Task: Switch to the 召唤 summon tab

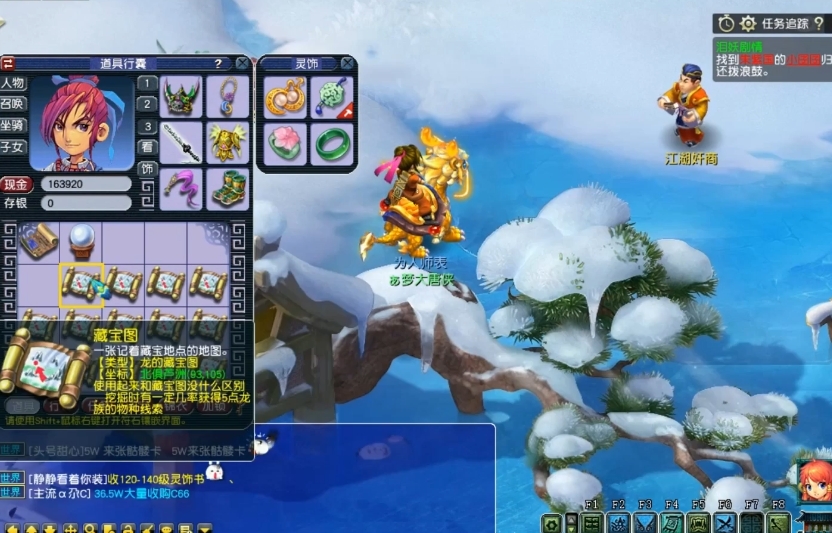Action: pyautogui.click(x=13, y=104)
